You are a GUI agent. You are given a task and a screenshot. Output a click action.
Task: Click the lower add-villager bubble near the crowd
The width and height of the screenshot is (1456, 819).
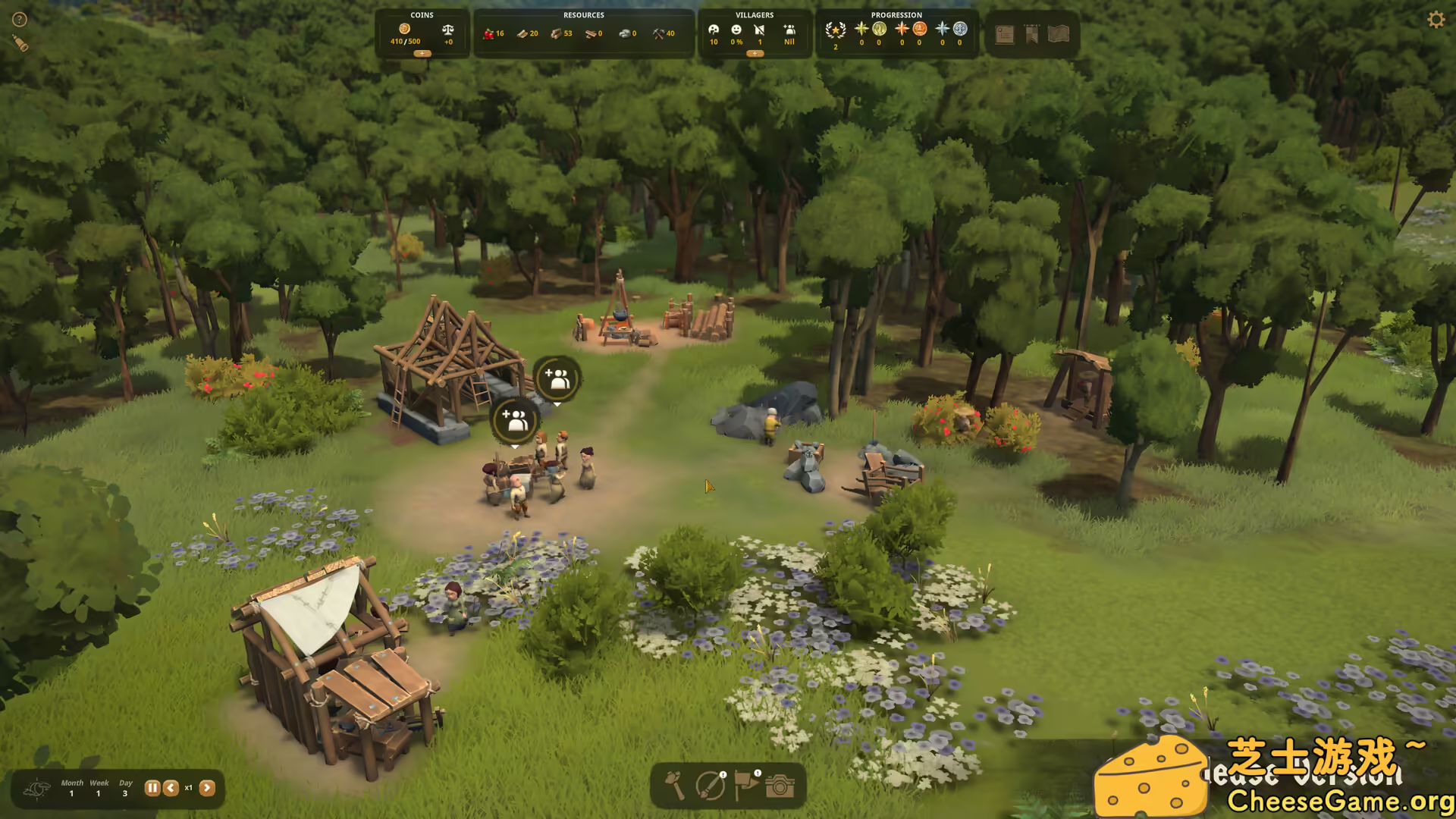point(516,421)
